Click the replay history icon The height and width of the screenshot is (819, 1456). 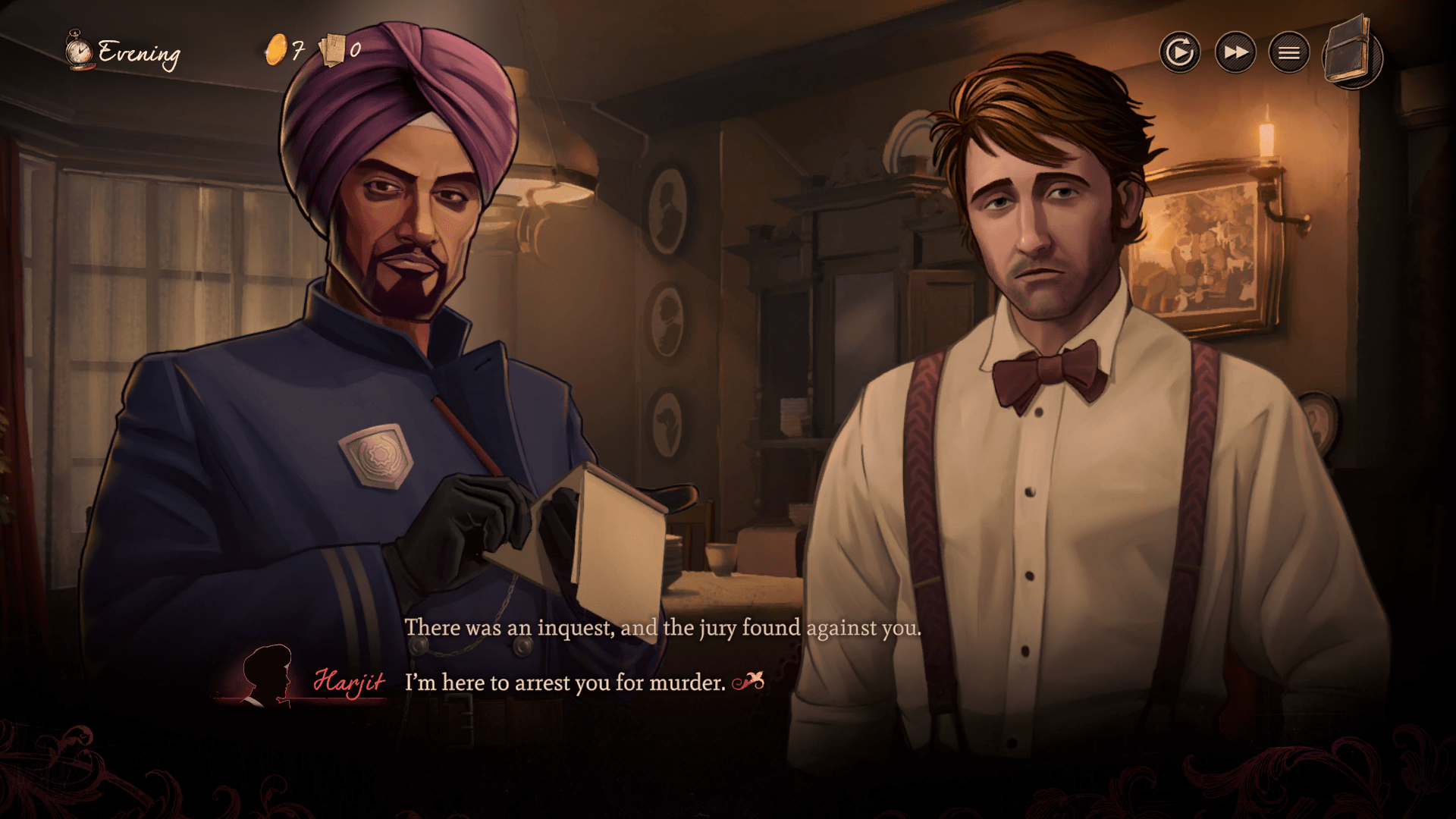pyautogui.click(x=1181, y=52)
